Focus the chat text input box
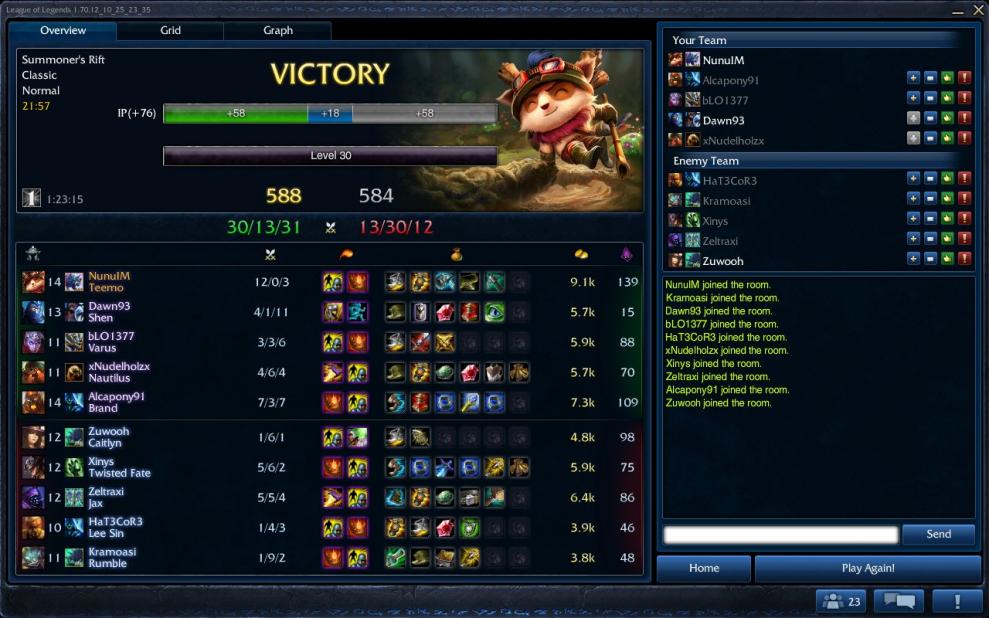Viewport: 989px width, 618px height. [x=780, y=535]
